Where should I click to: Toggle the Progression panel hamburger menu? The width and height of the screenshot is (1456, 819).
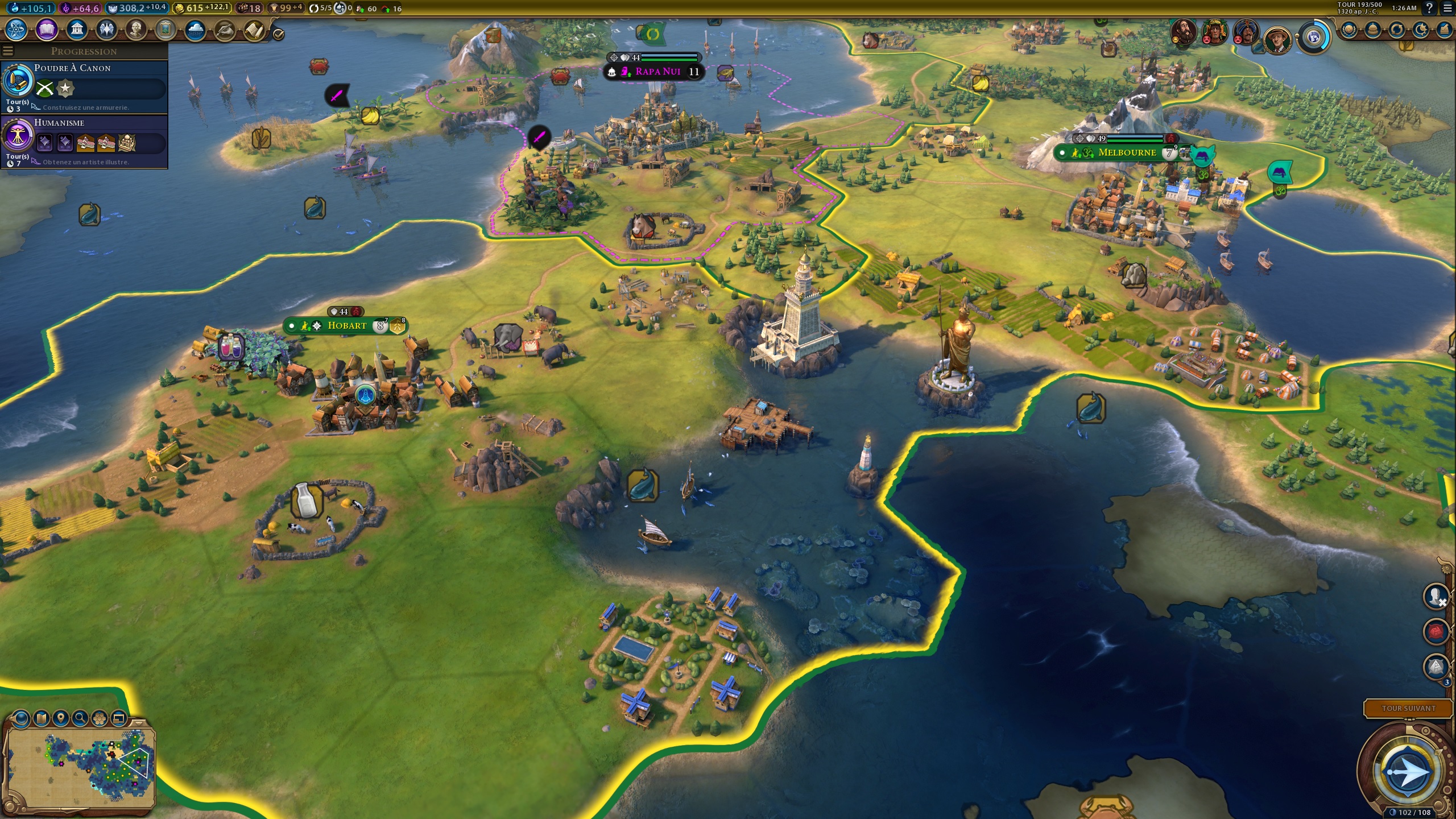(x=7, y=51)
